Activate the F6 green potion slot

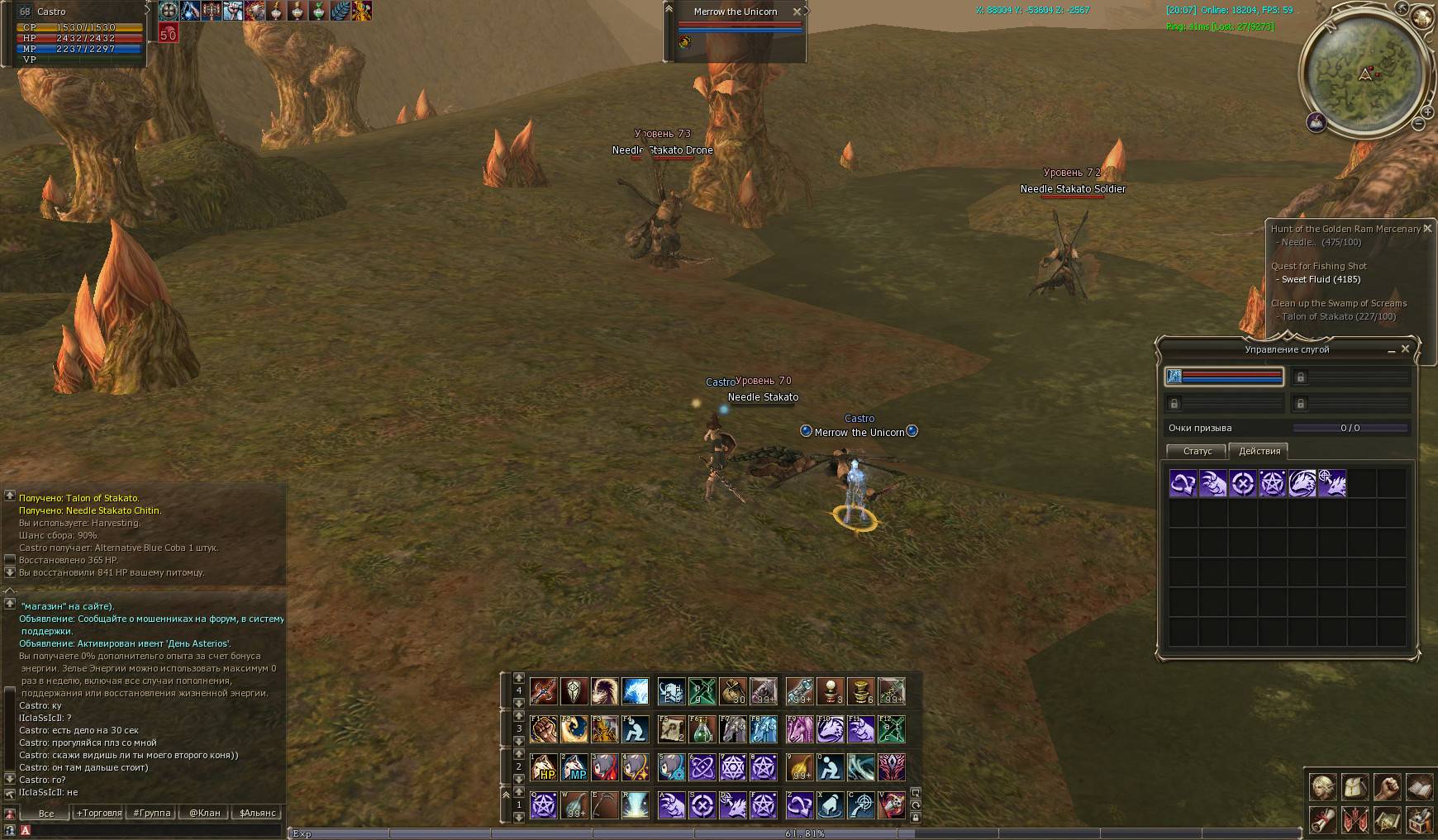[x=702, y=729]
